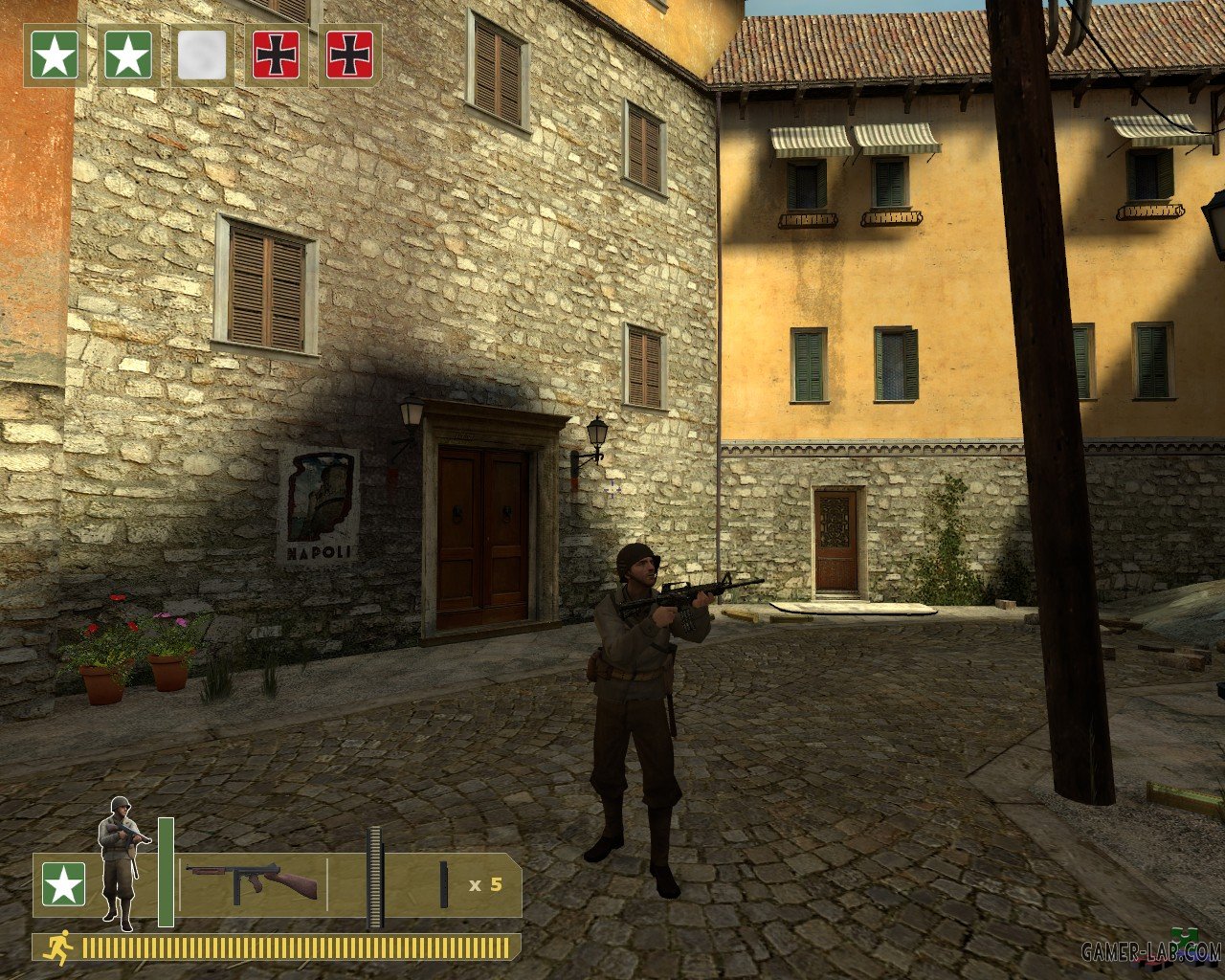Click the Thompson submachine gun weapon icon
This screenshot has height=980, width=1225.
point(252,882)
